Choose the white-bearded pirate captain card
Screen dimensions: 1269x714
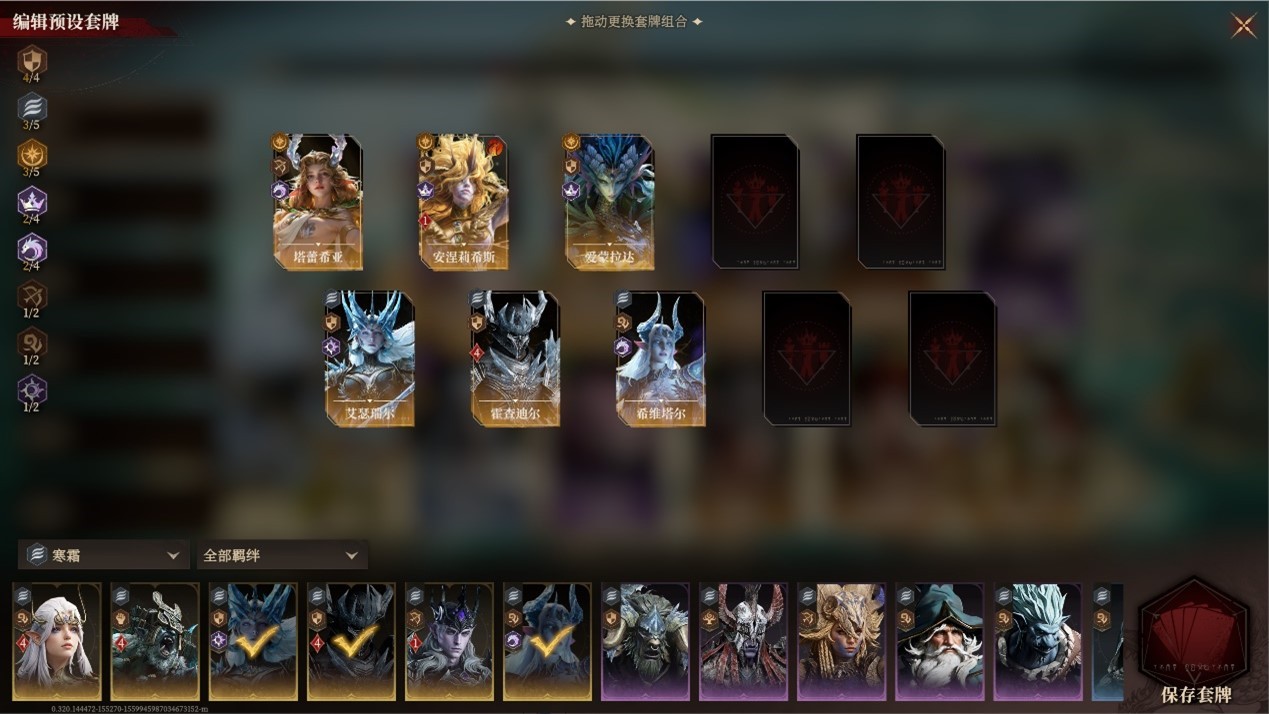[939, 642]
